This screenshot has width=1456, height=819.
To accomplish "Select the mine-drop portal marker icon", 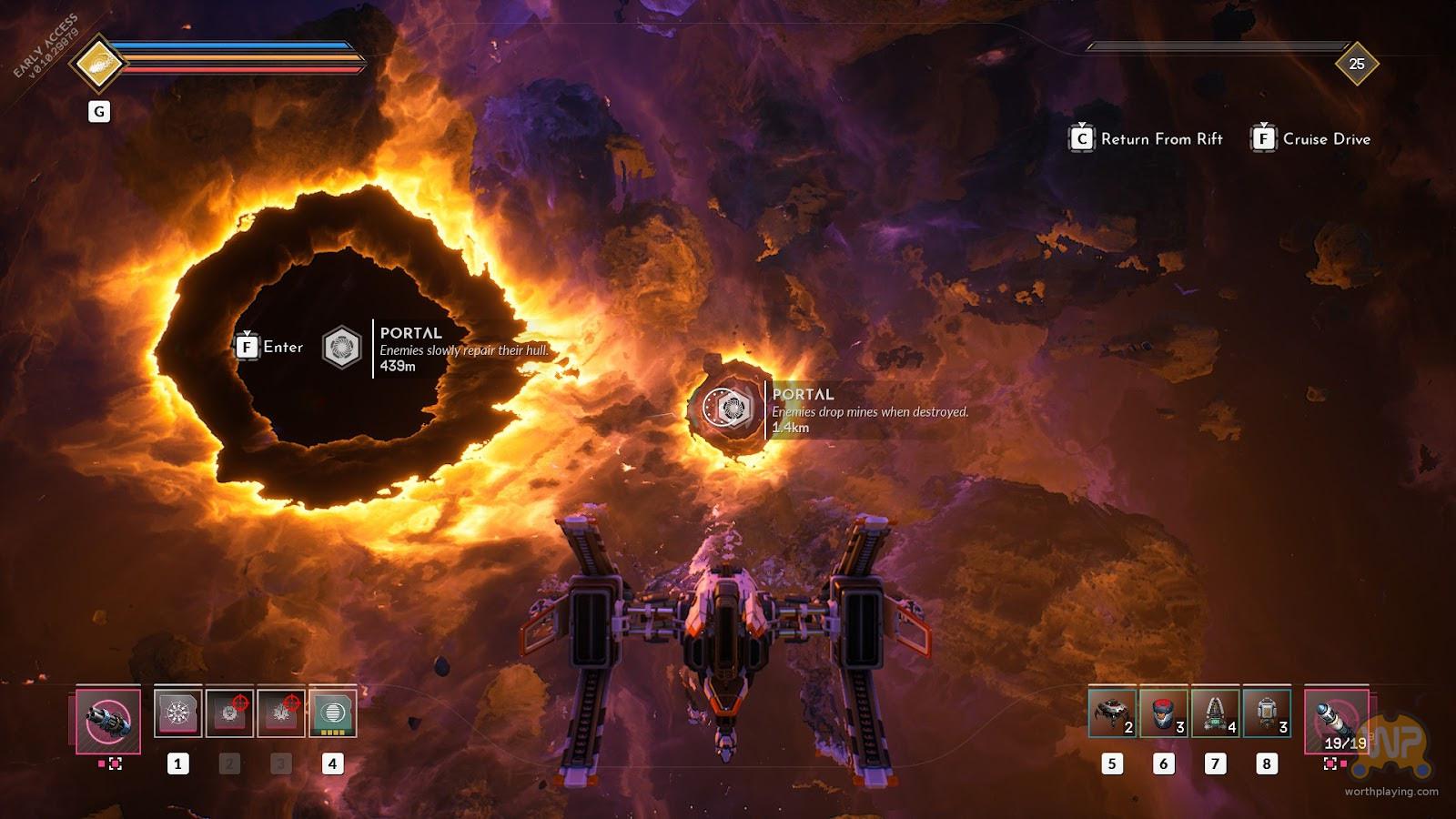I will [730, 409].
